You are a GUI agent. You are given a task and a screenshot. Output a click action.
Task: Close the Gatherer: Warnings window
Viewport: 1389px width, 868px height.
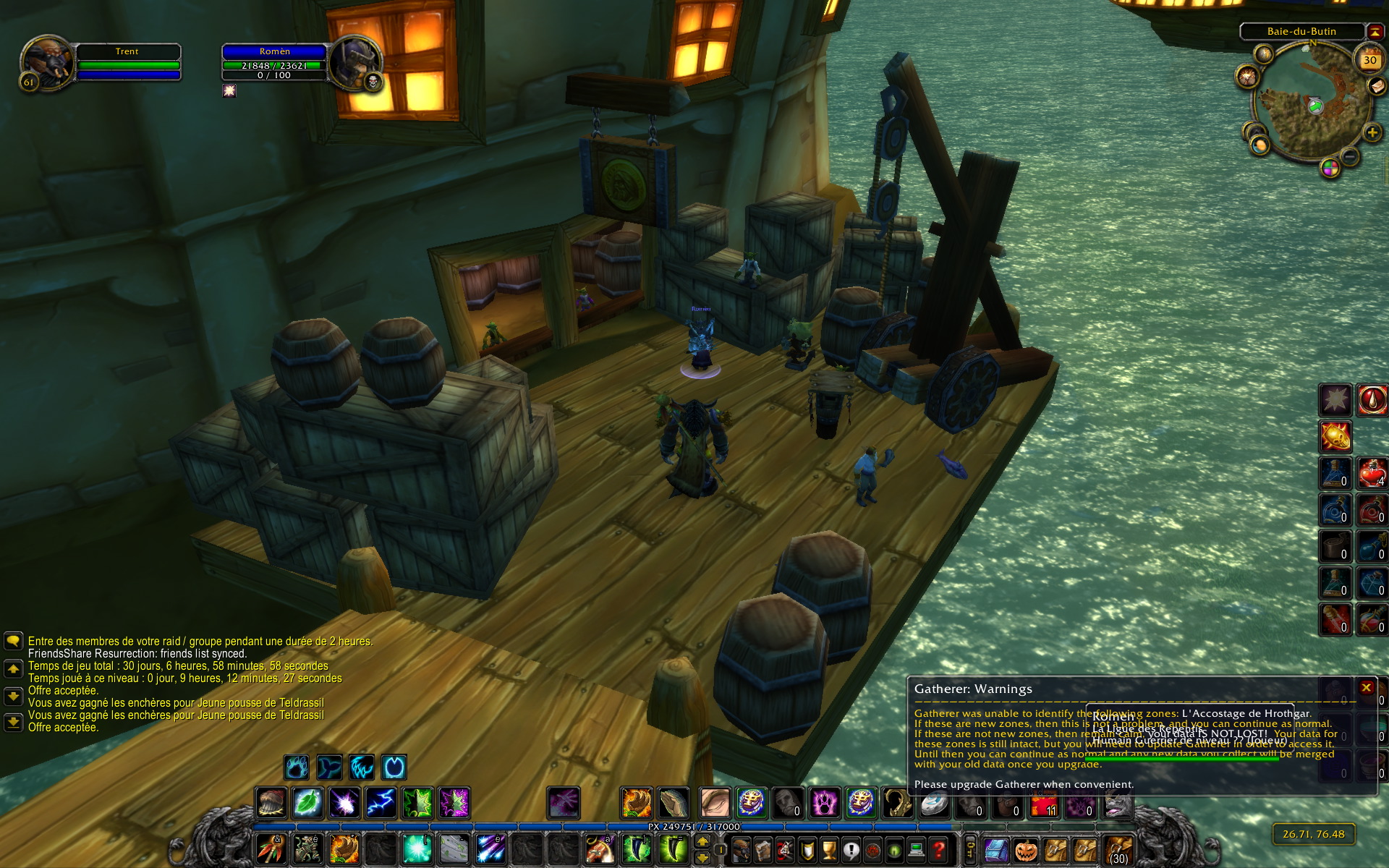coord(1366,688)
